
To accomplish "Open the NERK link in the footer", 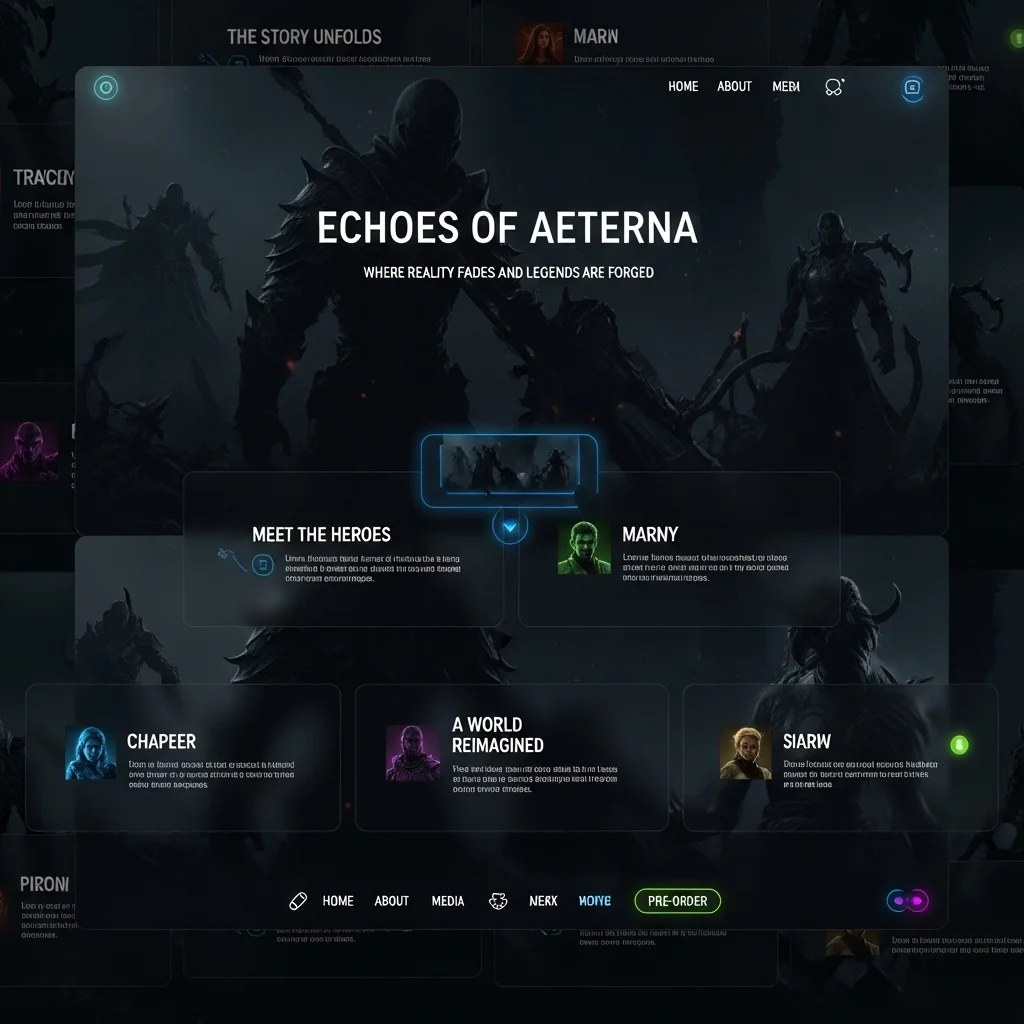I will [x=543, y=901].
